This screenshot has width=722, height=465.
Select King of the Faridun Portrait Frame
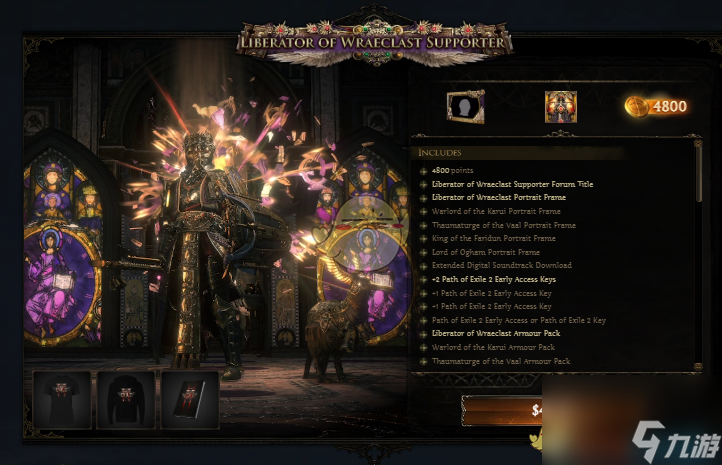point(493,238)
